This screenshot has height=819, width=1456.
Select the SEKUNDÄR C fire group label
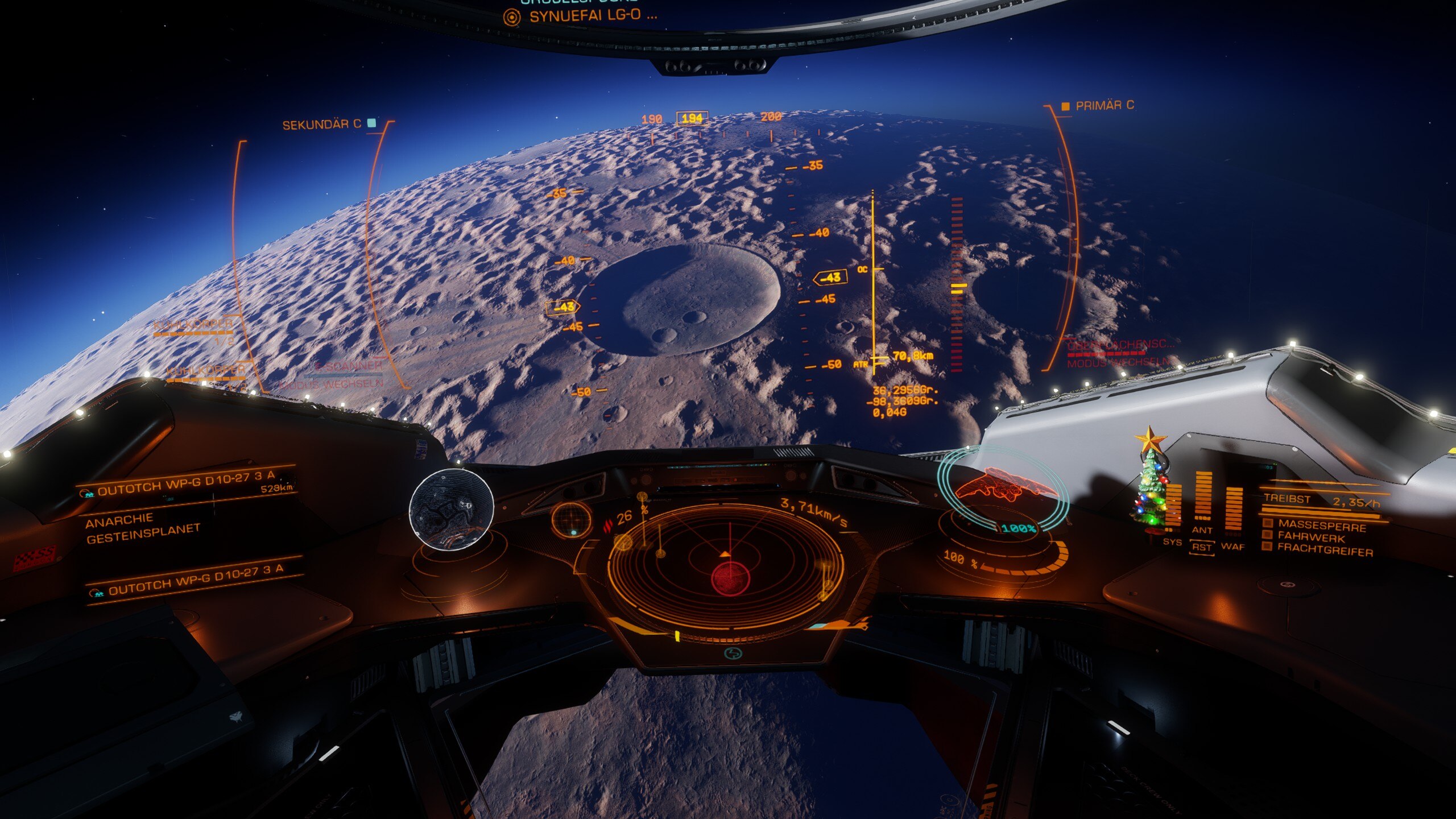[322, 125]
